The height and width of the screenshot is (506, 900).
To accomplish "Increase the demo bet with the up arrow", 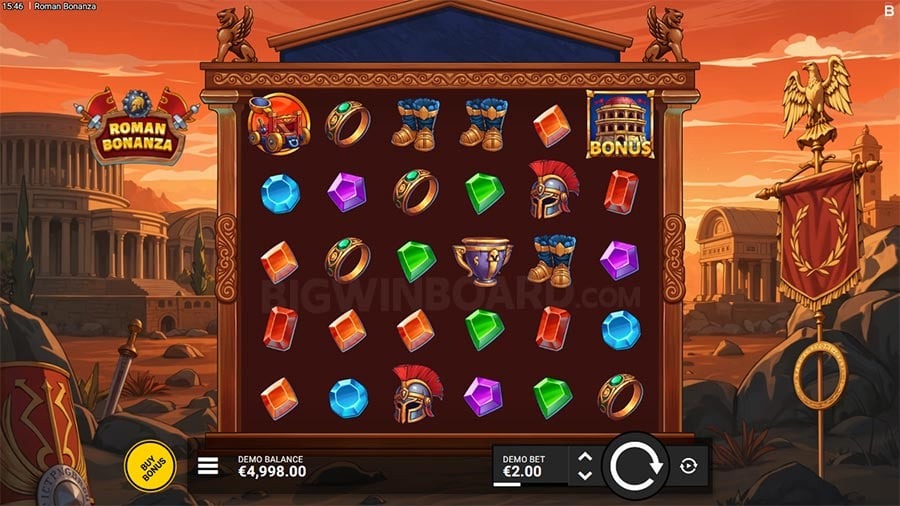I will 586,457.
